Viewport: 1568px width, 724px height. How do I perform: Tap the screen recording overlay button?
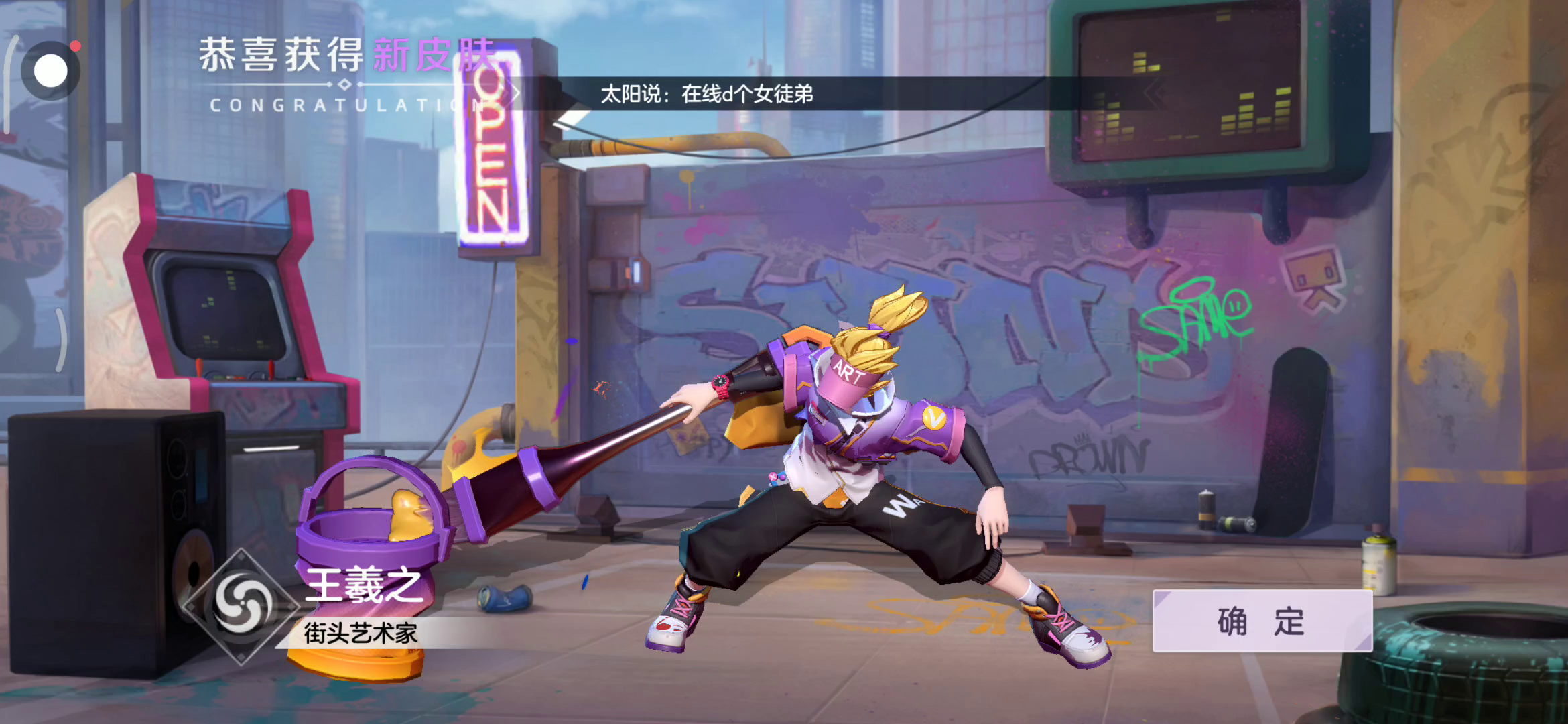51,70
